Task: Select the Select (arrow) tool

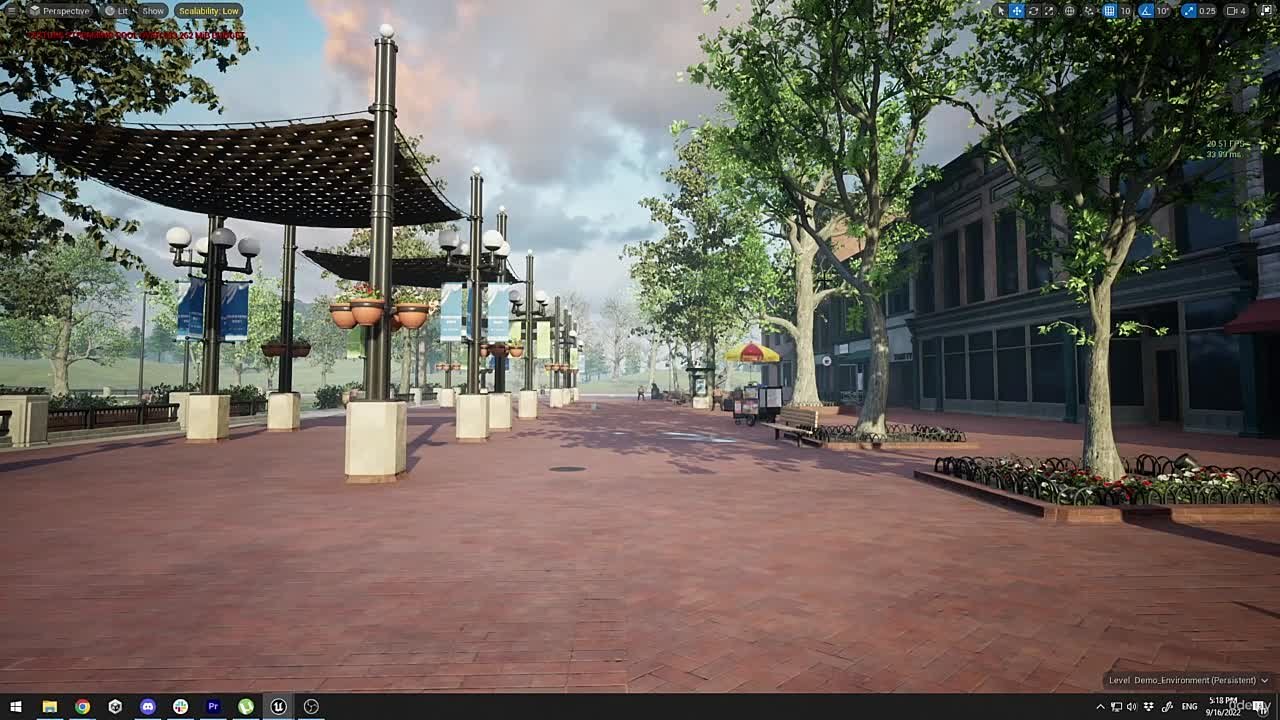Action: click(x=1000, y=10)
